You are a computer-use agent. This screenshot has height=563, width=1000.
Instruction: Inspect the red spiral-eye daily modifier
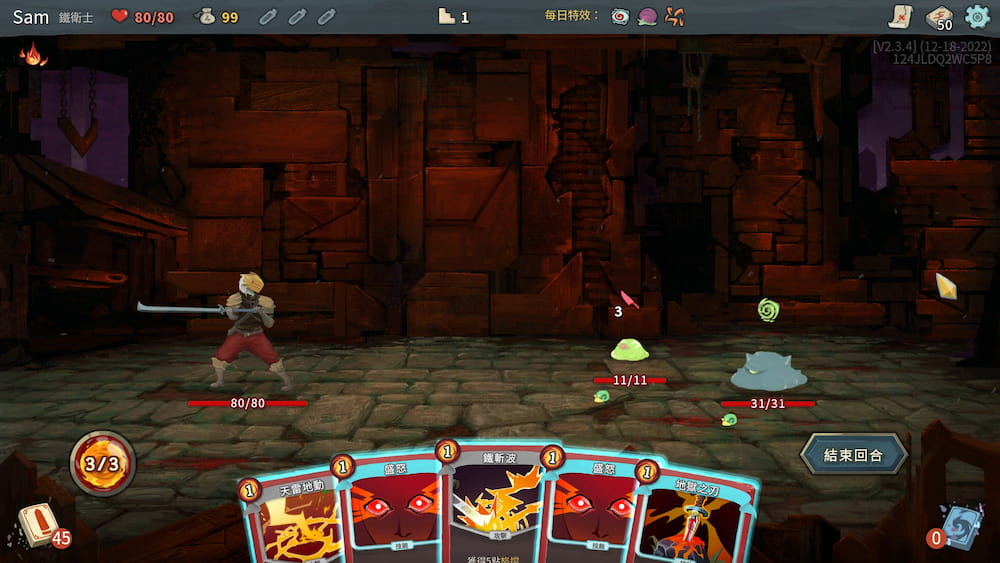pos(620,16)
